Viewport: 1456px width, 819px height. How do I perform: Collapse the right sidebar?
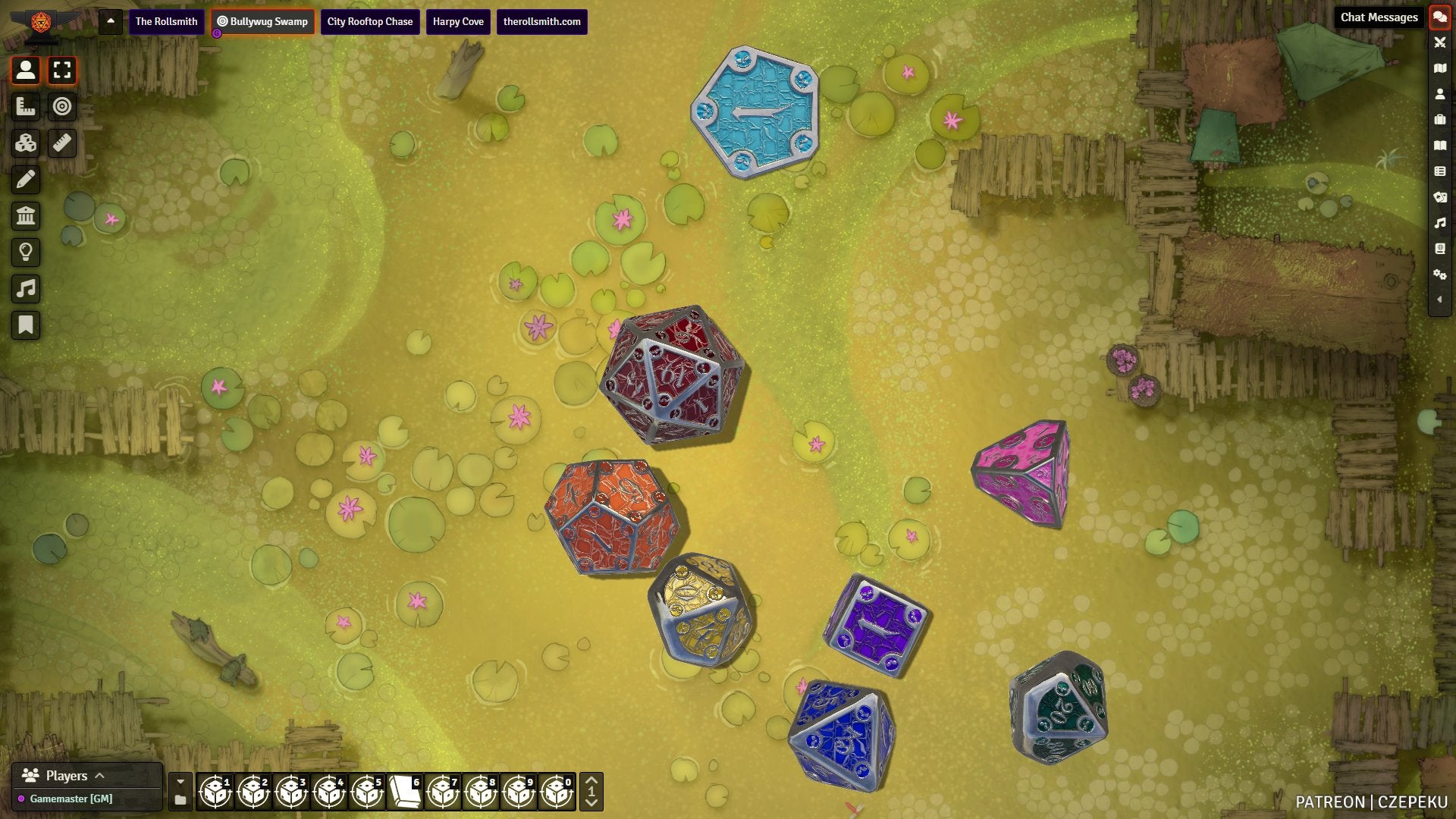(1439, 300)
